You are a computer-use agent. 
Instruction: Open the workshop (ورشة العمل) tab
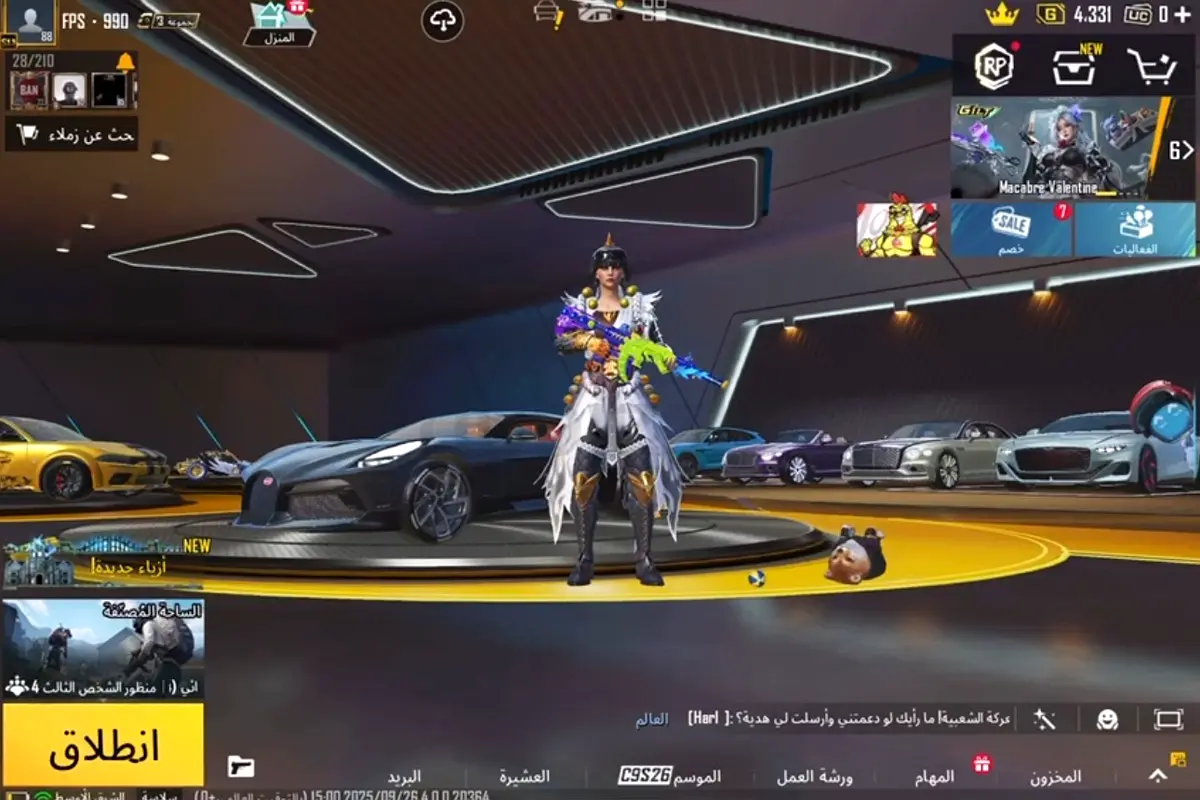(814, 776)
